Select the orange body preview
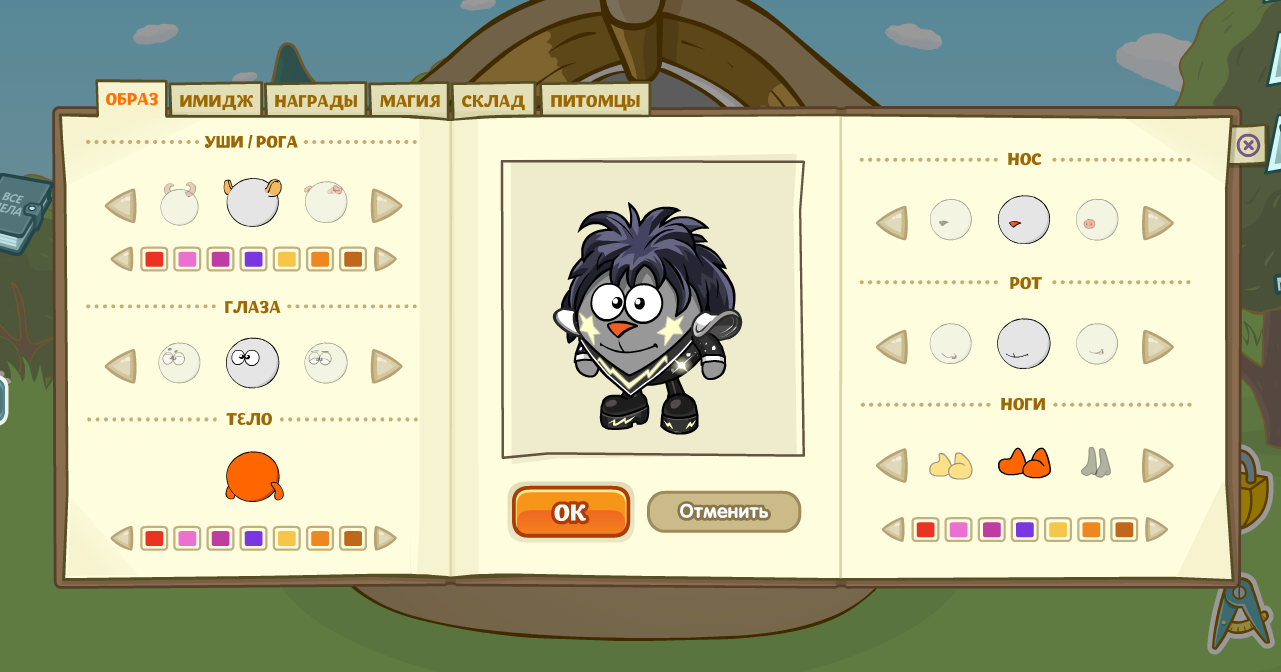This screenshot has height=672, width=1281. [253, 476]
